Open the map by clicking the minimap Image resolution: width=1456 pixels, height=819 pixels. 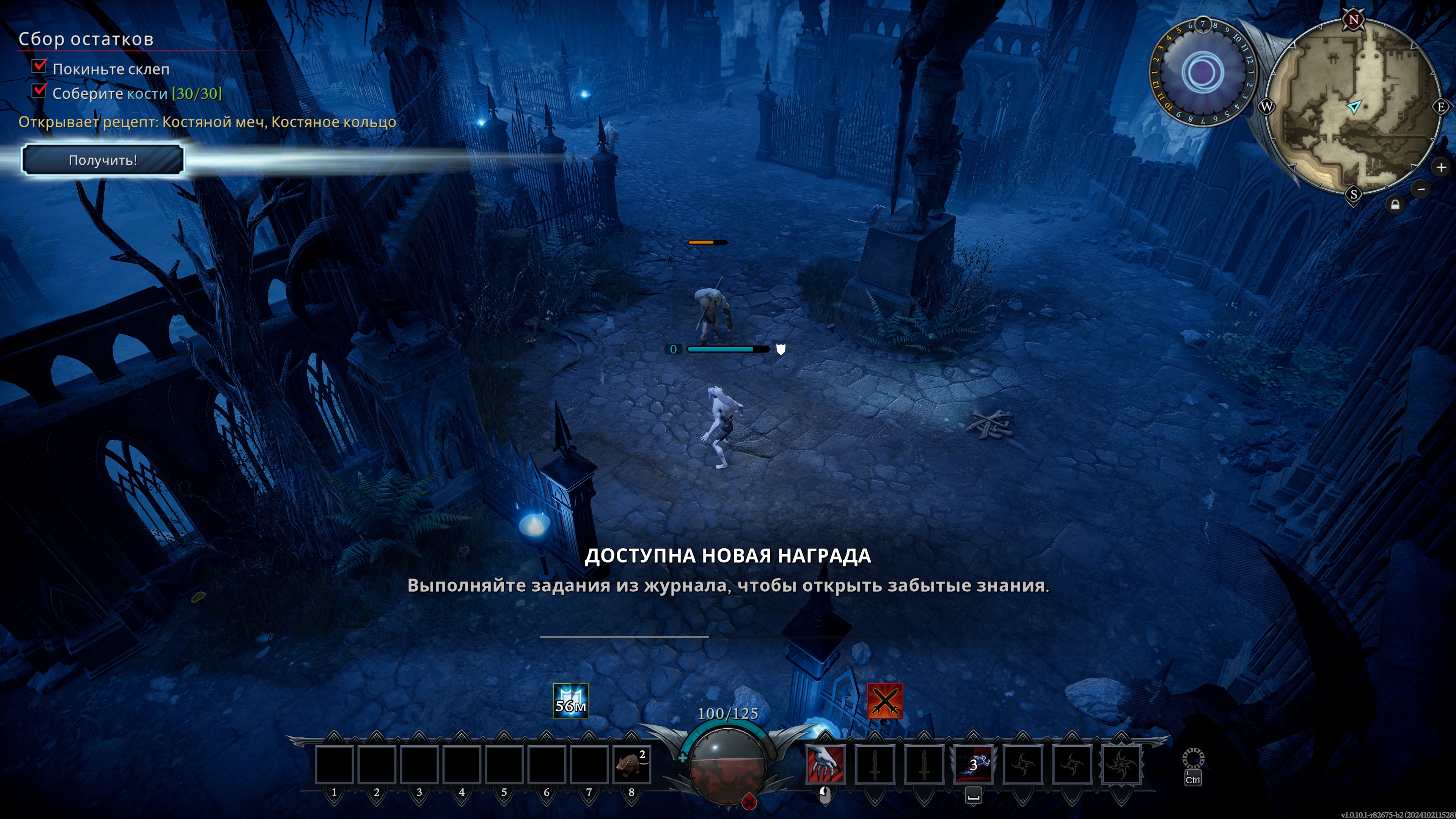tap(1352, 107)
